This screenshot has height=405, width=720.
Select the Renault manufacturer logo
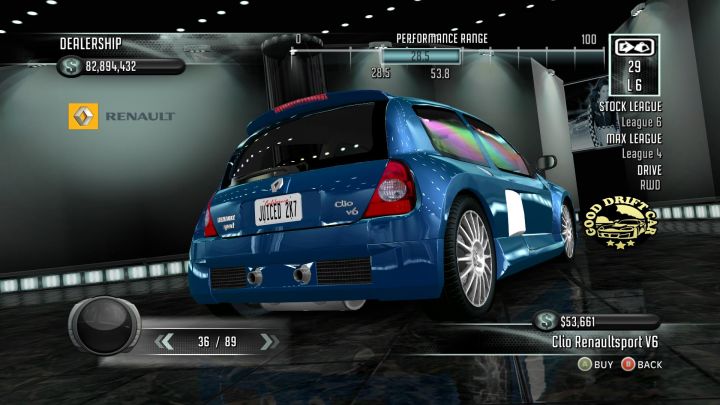pyautogui.click(x=83, y=116)
